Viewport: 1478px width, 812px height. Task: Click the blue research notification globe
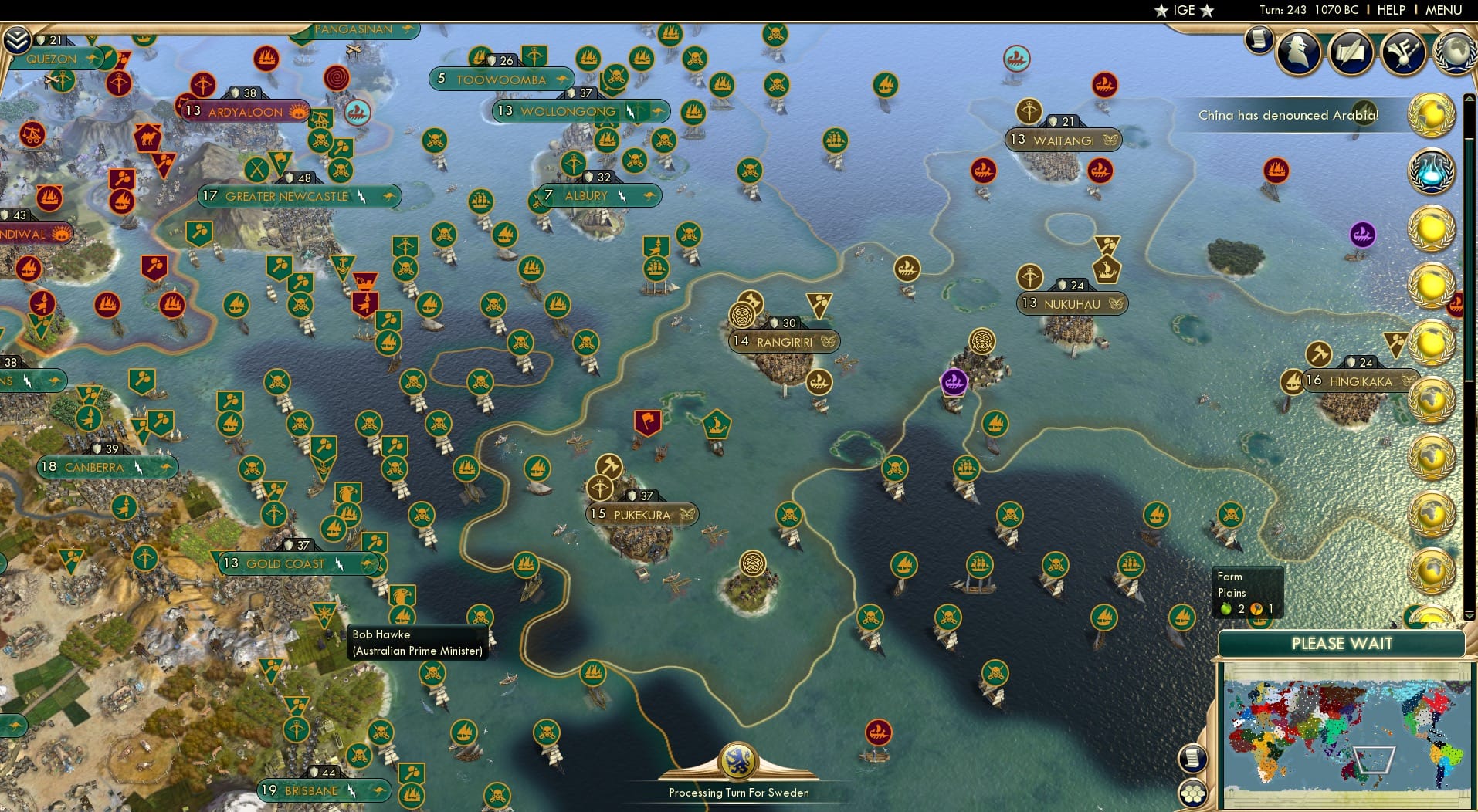click(1431, 172)
